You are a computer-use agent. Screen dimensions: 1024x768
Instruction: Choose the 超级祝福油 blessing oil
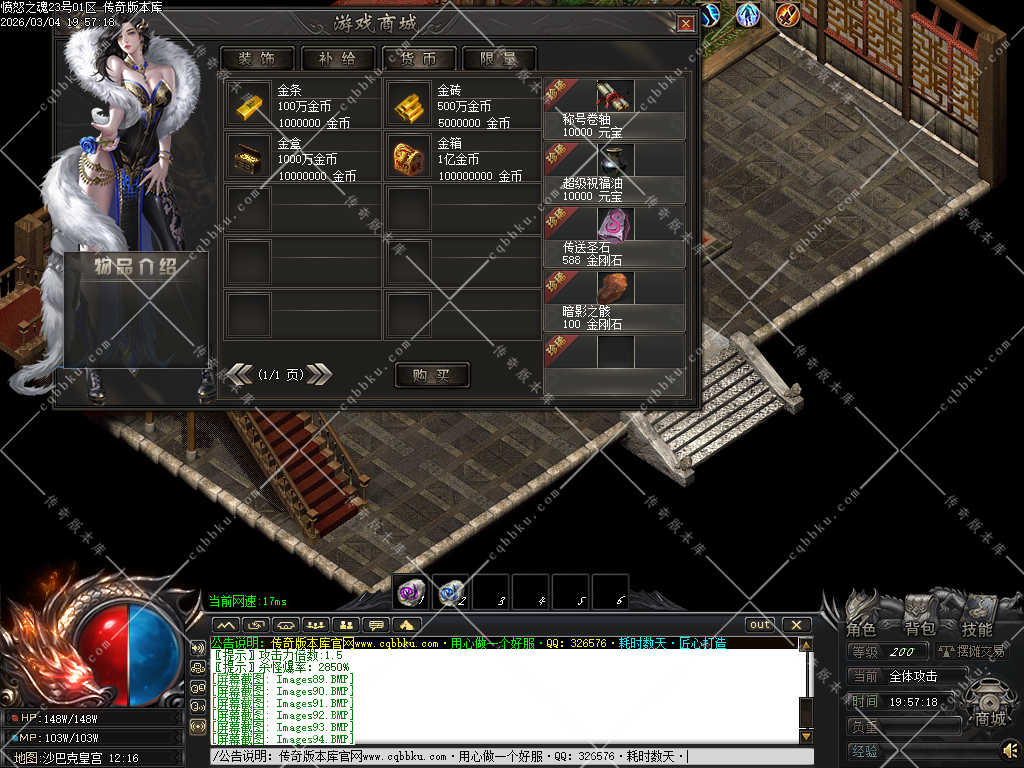click(615, 161)
